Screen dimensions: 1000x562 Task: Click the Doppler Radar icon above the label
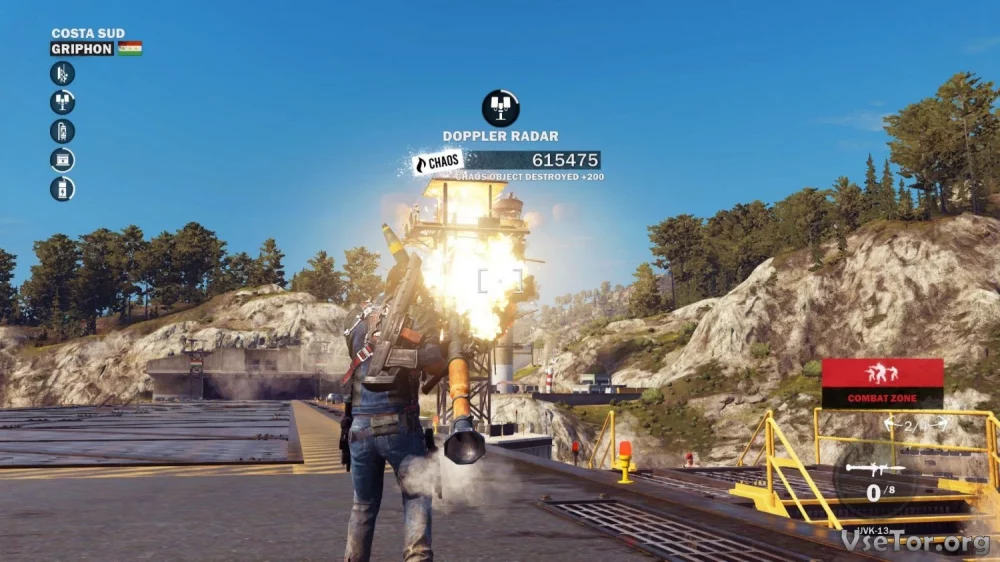pos(500,108)
